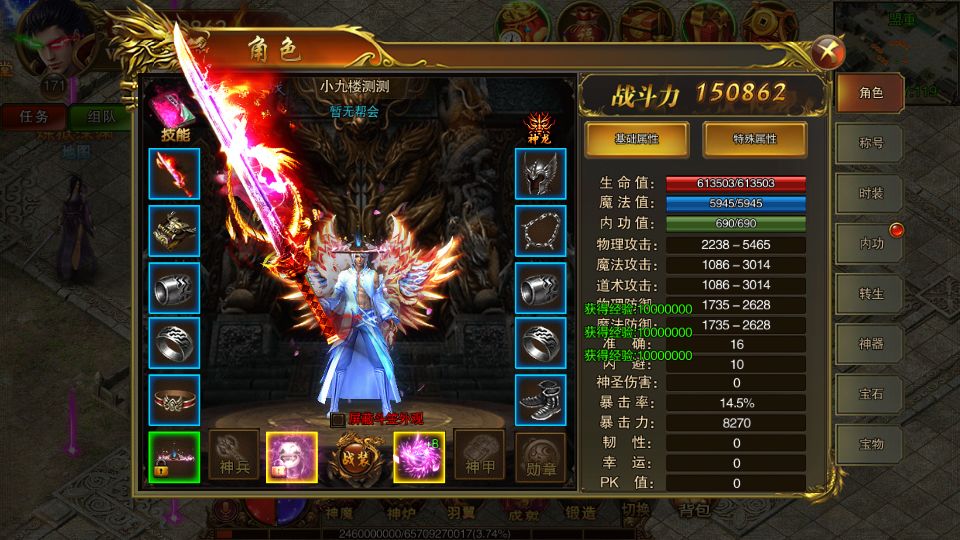Screen dimensions: 960x540
Task: Switch to the 基础属性 attributes view
Action: (x=636, y=138)
